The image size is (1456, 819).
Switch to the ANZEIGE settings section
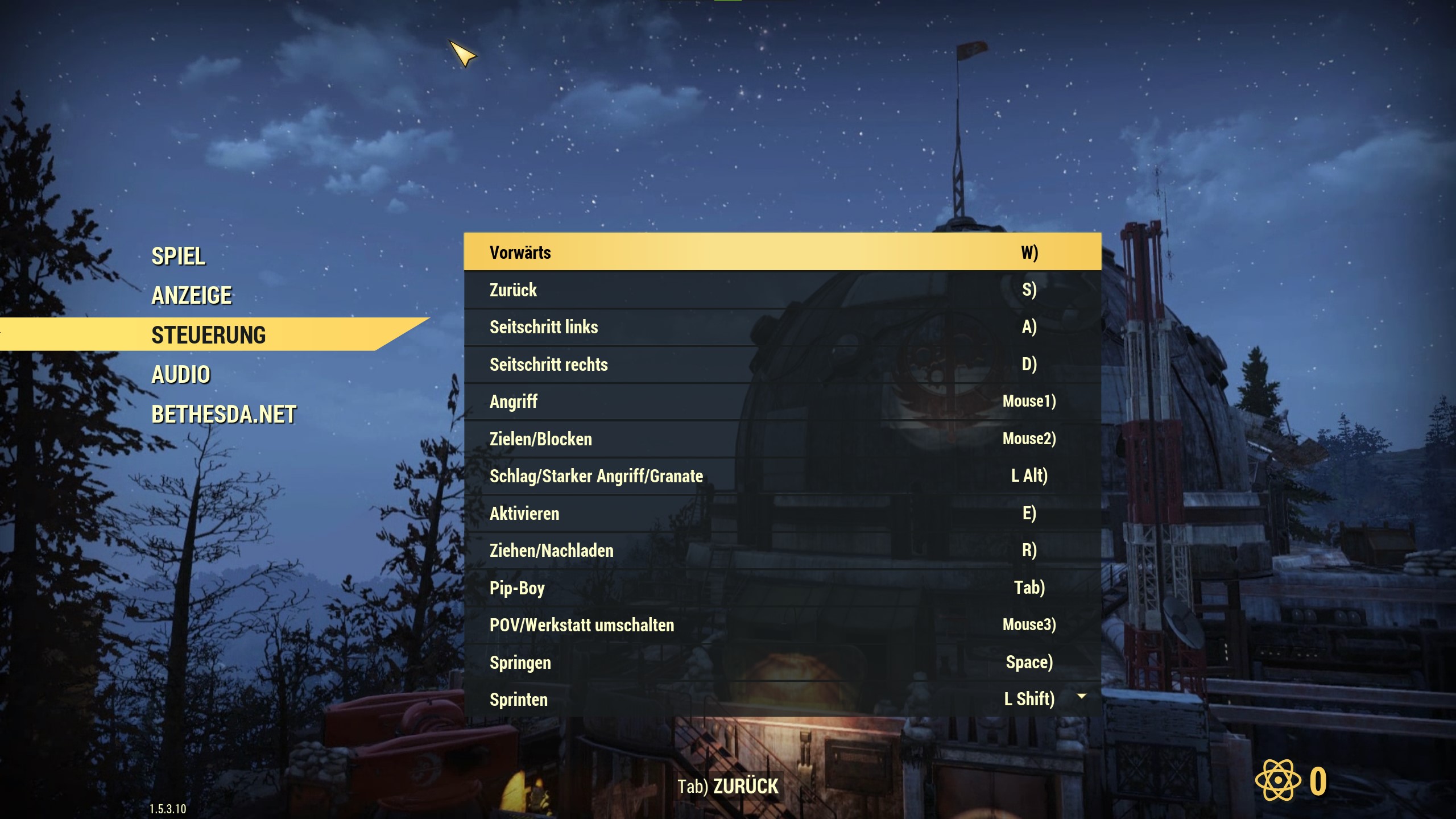tap(192, 296)
